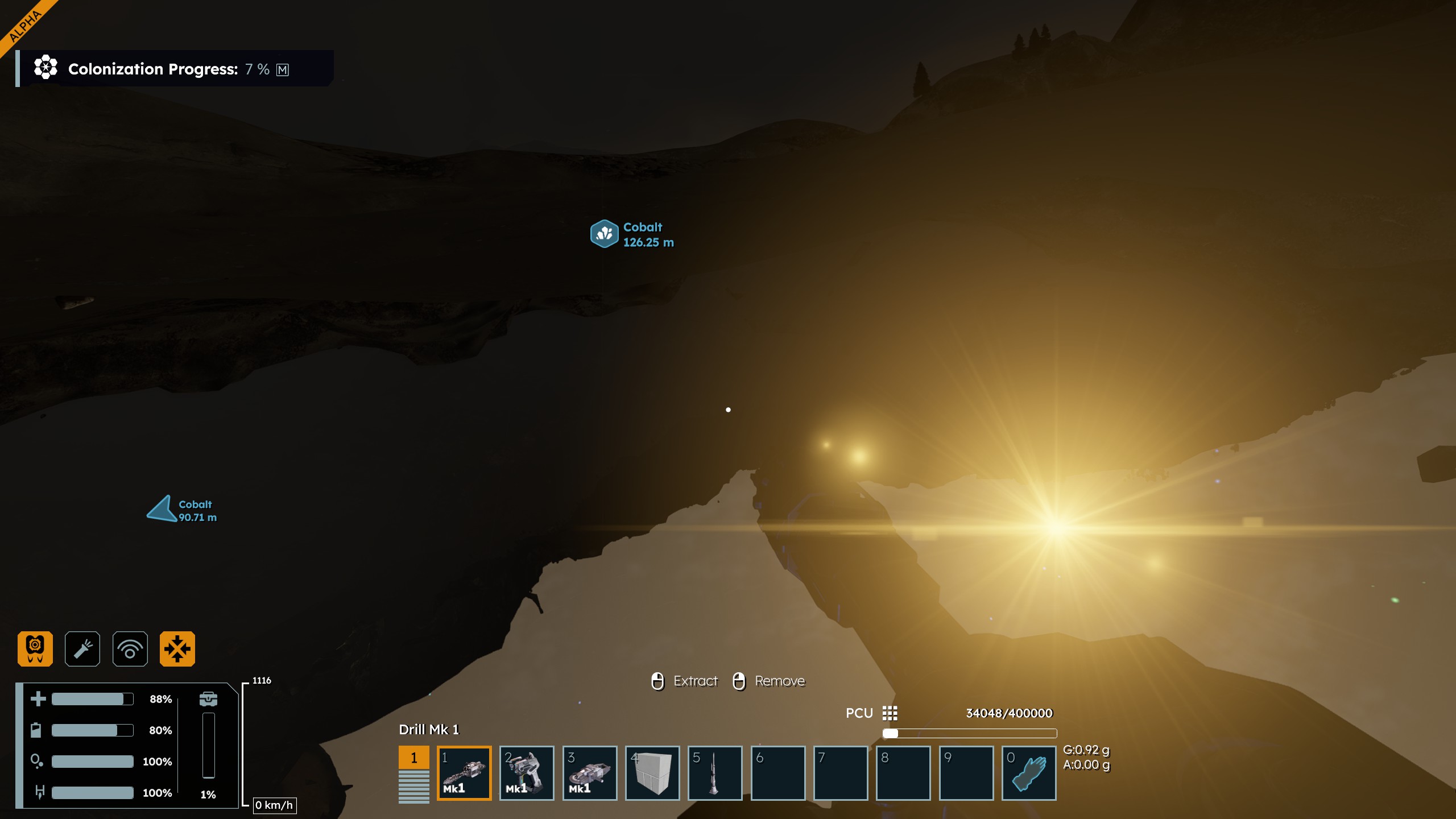Image resolution: width=1456 pixels, height=819 pixels.
Task: Click the PCU grid icon
Action: (x=890, y=713)
